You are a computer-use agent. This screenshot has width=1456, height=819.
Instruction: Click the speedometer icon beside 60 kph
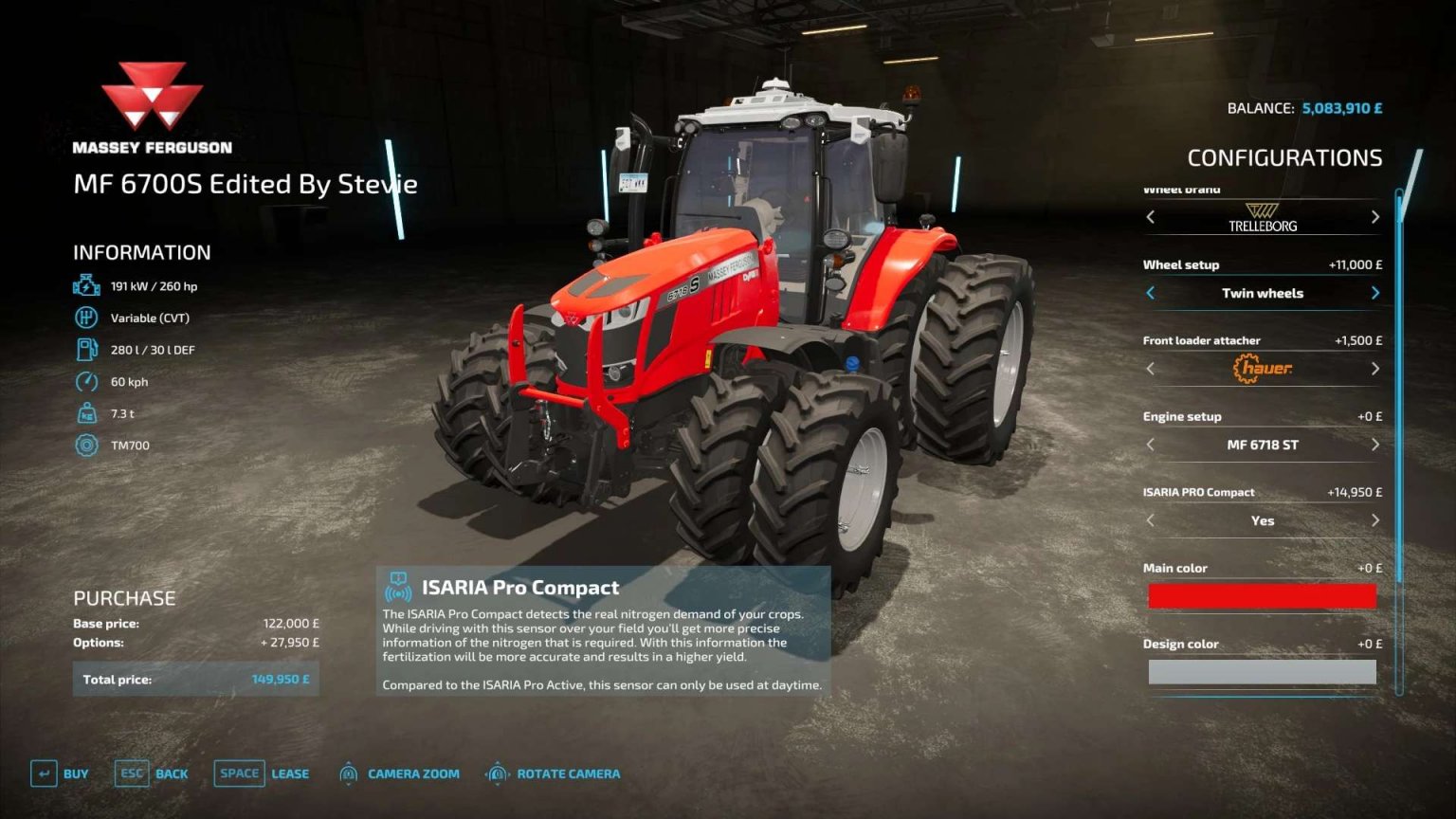point(86,381)
